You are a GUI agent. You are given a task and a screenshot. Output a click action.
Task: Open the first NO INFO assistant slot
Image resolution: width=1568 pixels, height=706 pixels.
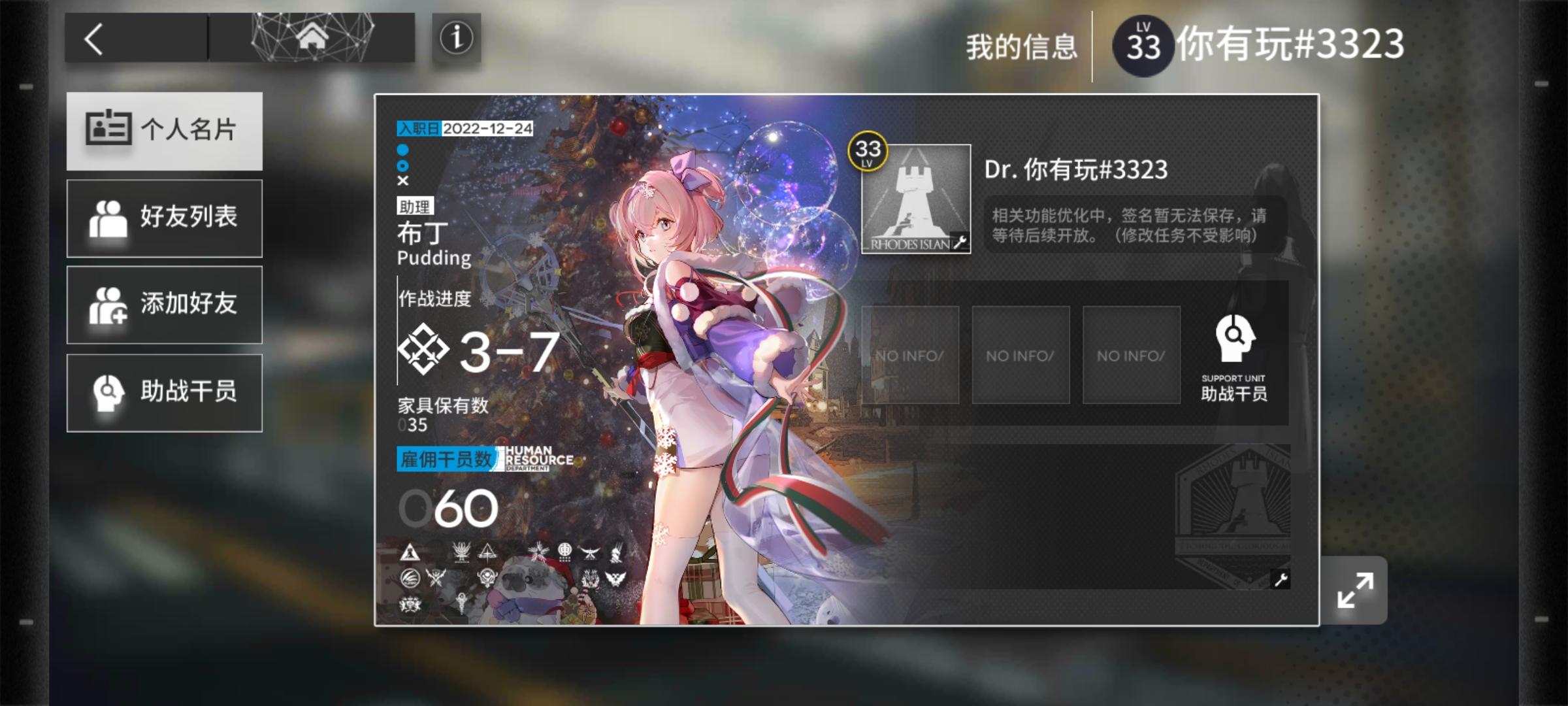911,355
